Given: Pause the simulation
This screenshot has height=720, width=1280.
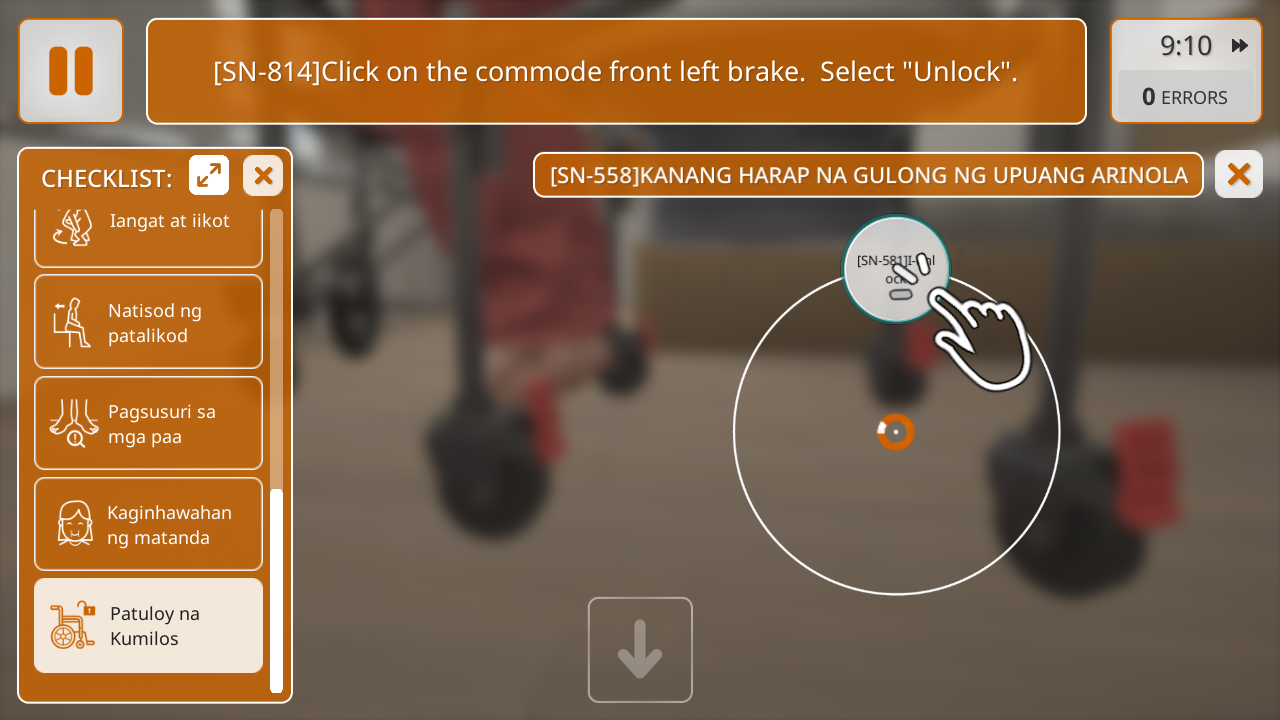Looking at the screenshot, I should pos(71,71).
